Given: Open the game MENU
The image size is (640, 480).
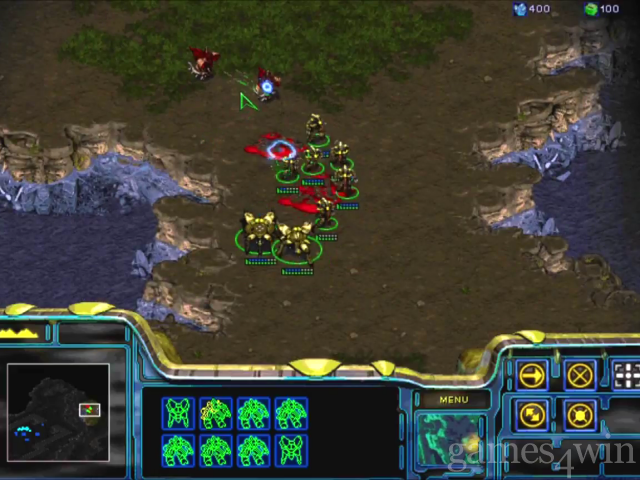Looking at the screenshot, I should tap(452, 400).
